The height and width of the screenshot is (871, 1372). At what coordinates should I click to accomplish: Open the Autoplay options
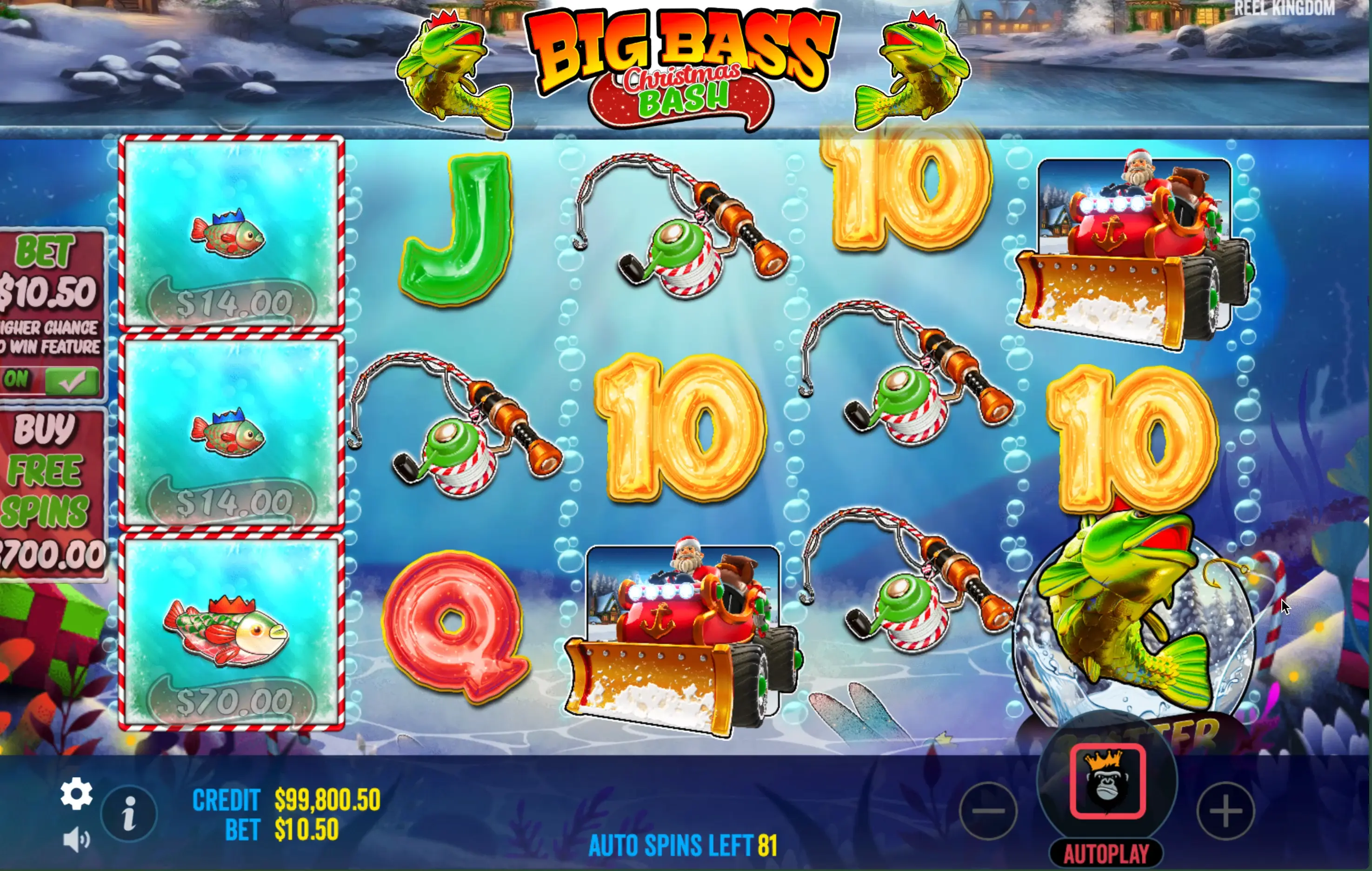tap(1106, 854)
